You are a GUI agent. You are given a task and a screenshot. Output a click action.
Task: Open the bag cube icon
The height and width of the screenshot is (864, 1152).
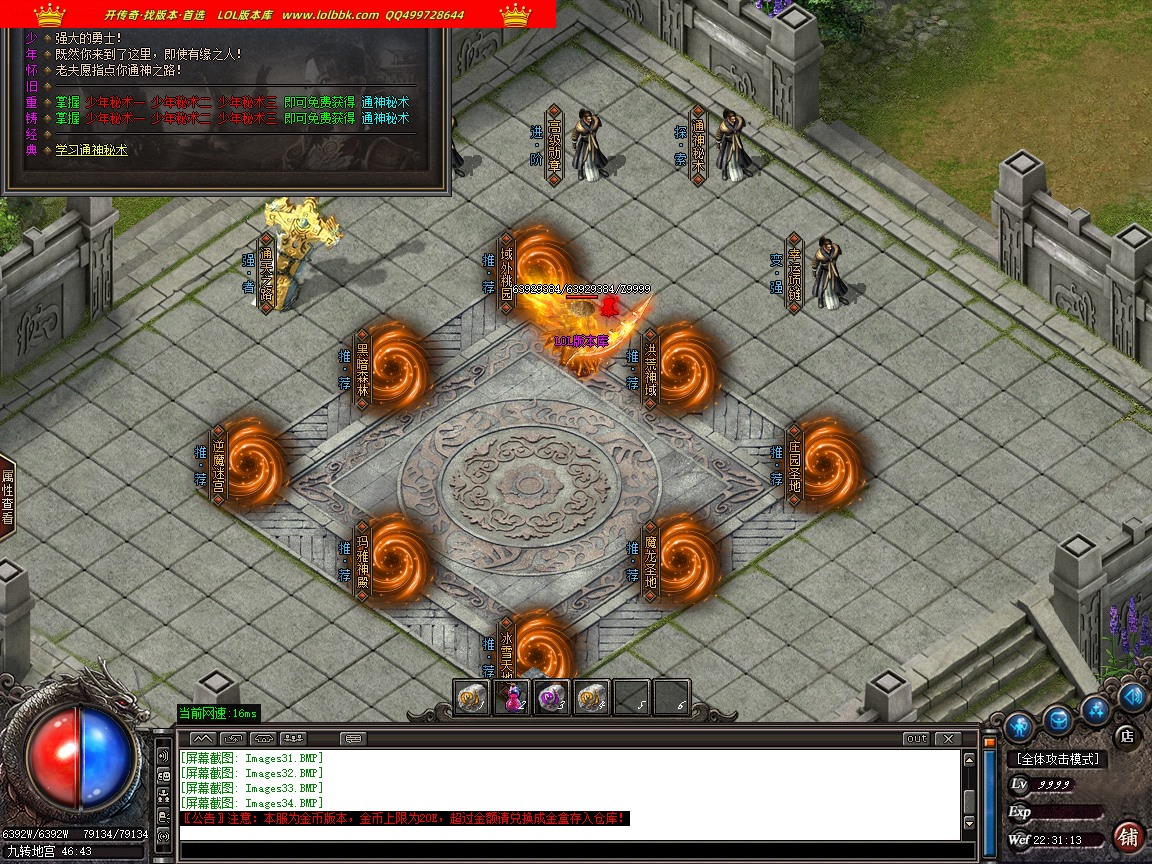(1057, 719)
